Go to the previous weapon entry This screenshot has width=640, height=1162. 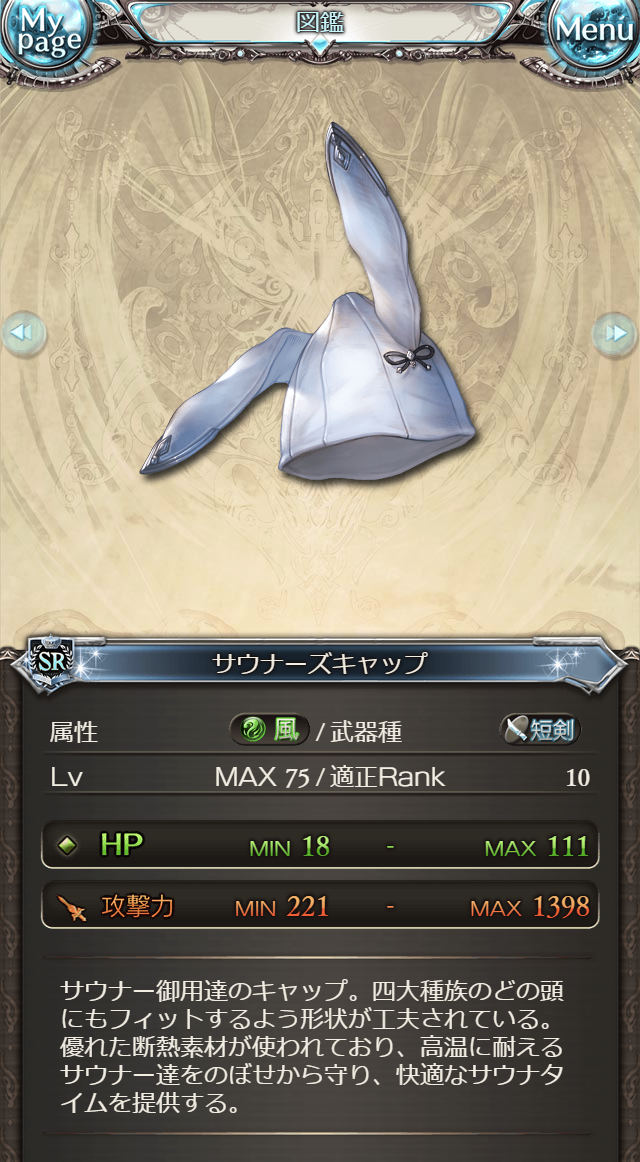point(23,333)
